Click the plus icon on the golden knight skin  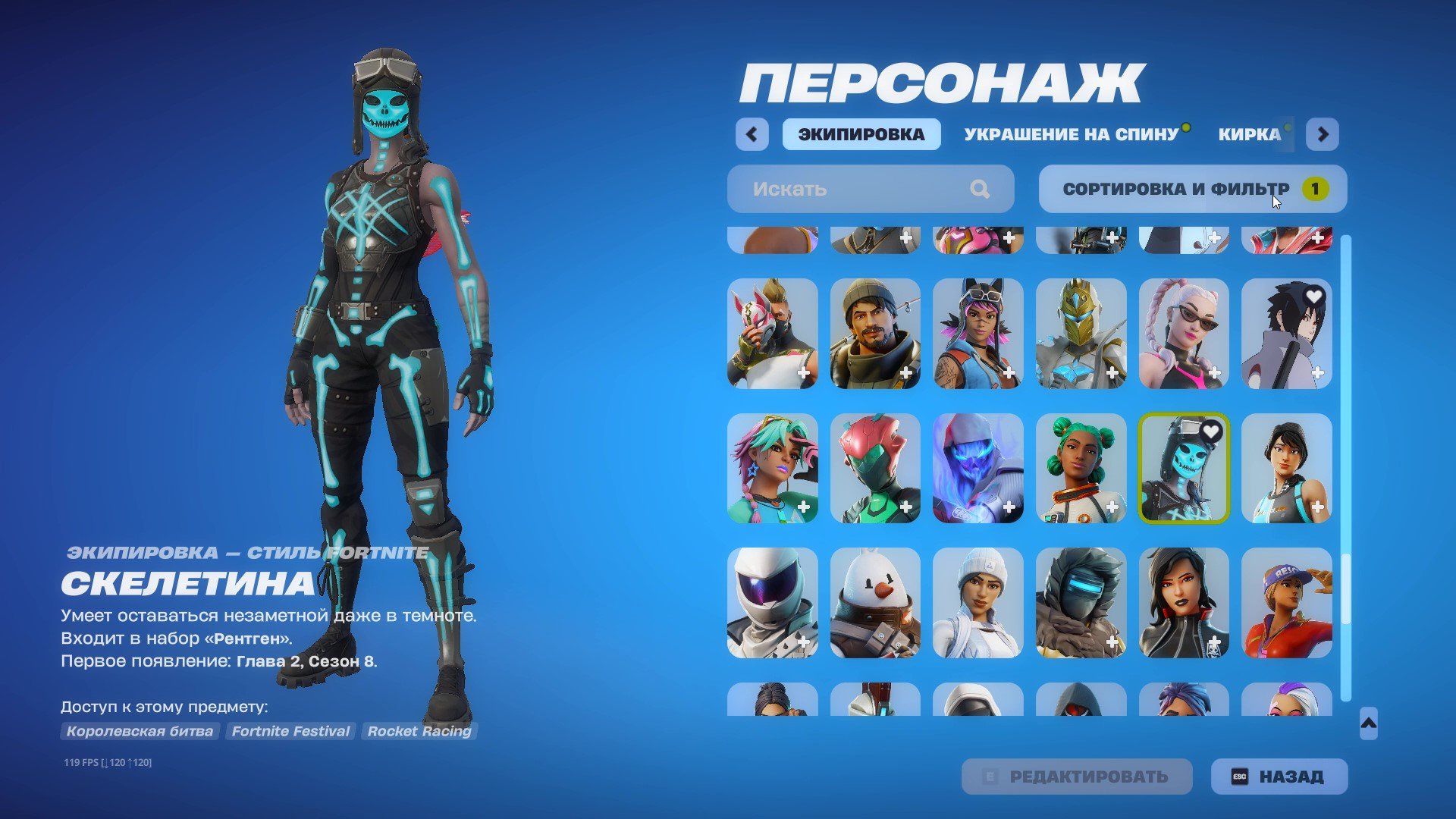pyautogui.click(x=1112, y=372)
